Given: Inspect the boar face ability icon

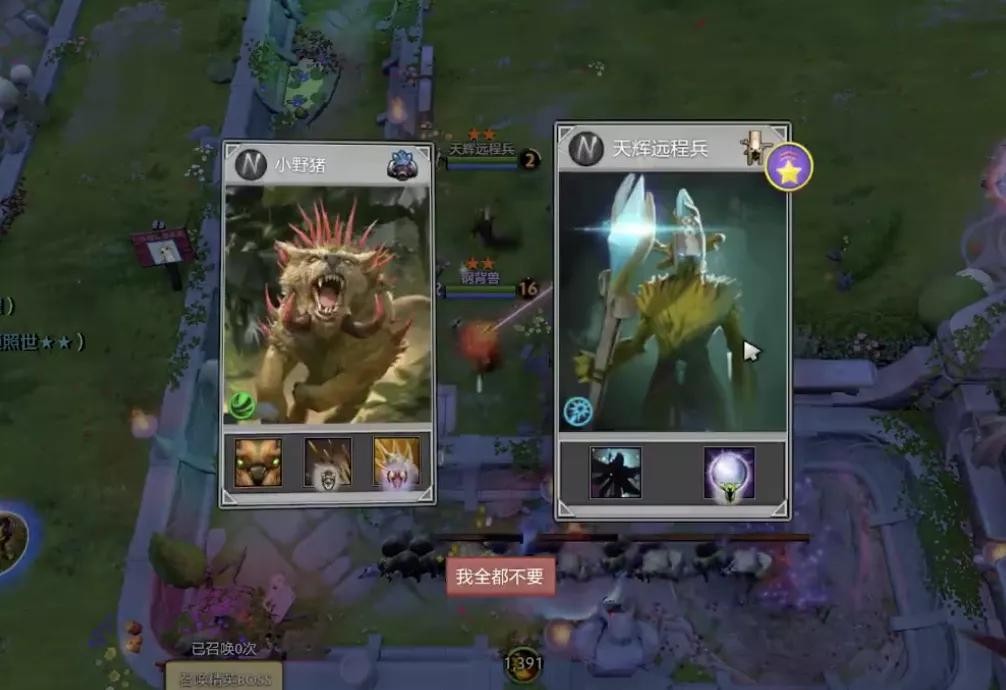Looking at the screenshot, I should pyautogui.click(x=258, y=462).
